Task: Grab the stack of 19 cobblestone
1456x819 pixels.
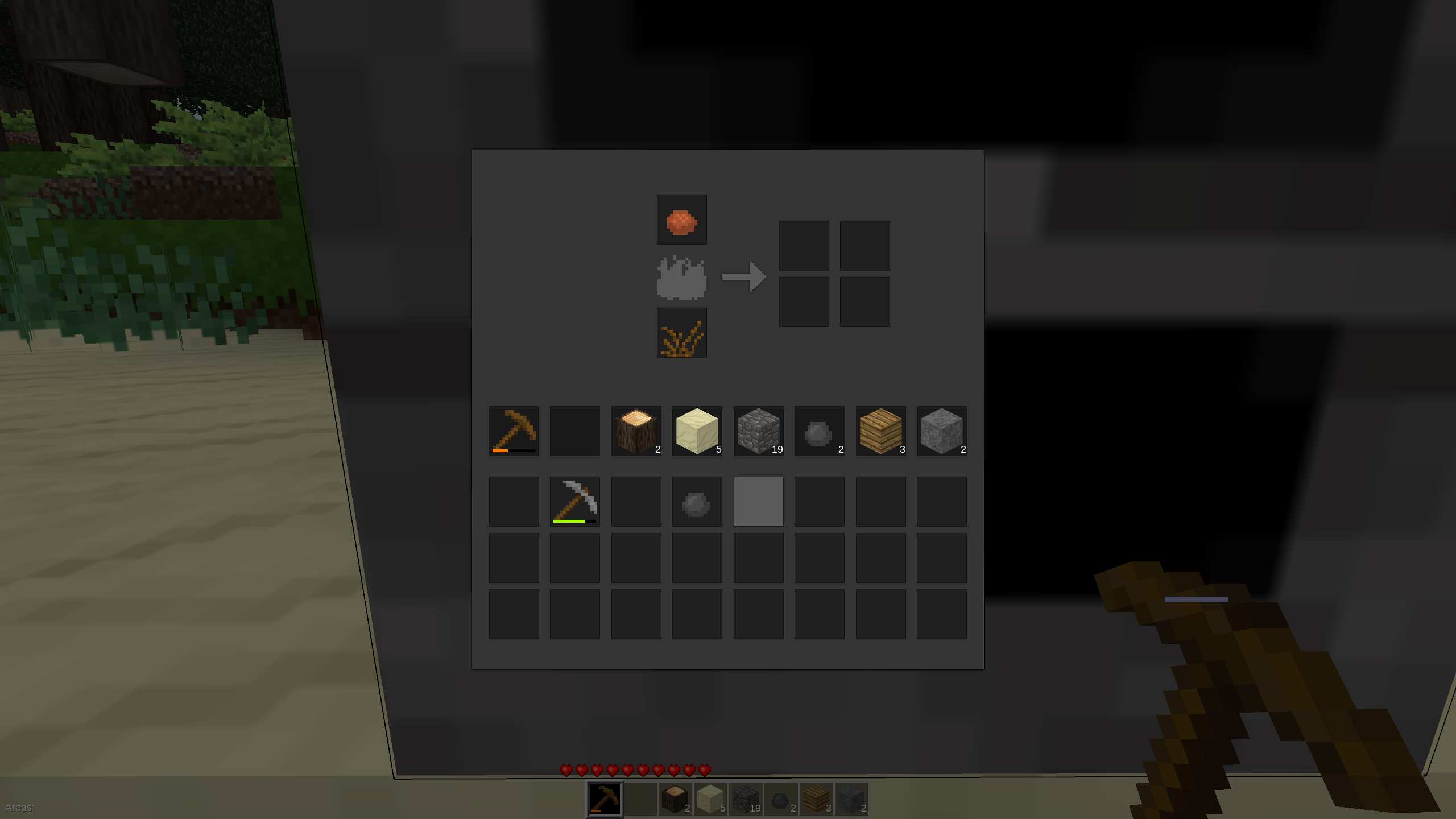Action: point(758,431)
